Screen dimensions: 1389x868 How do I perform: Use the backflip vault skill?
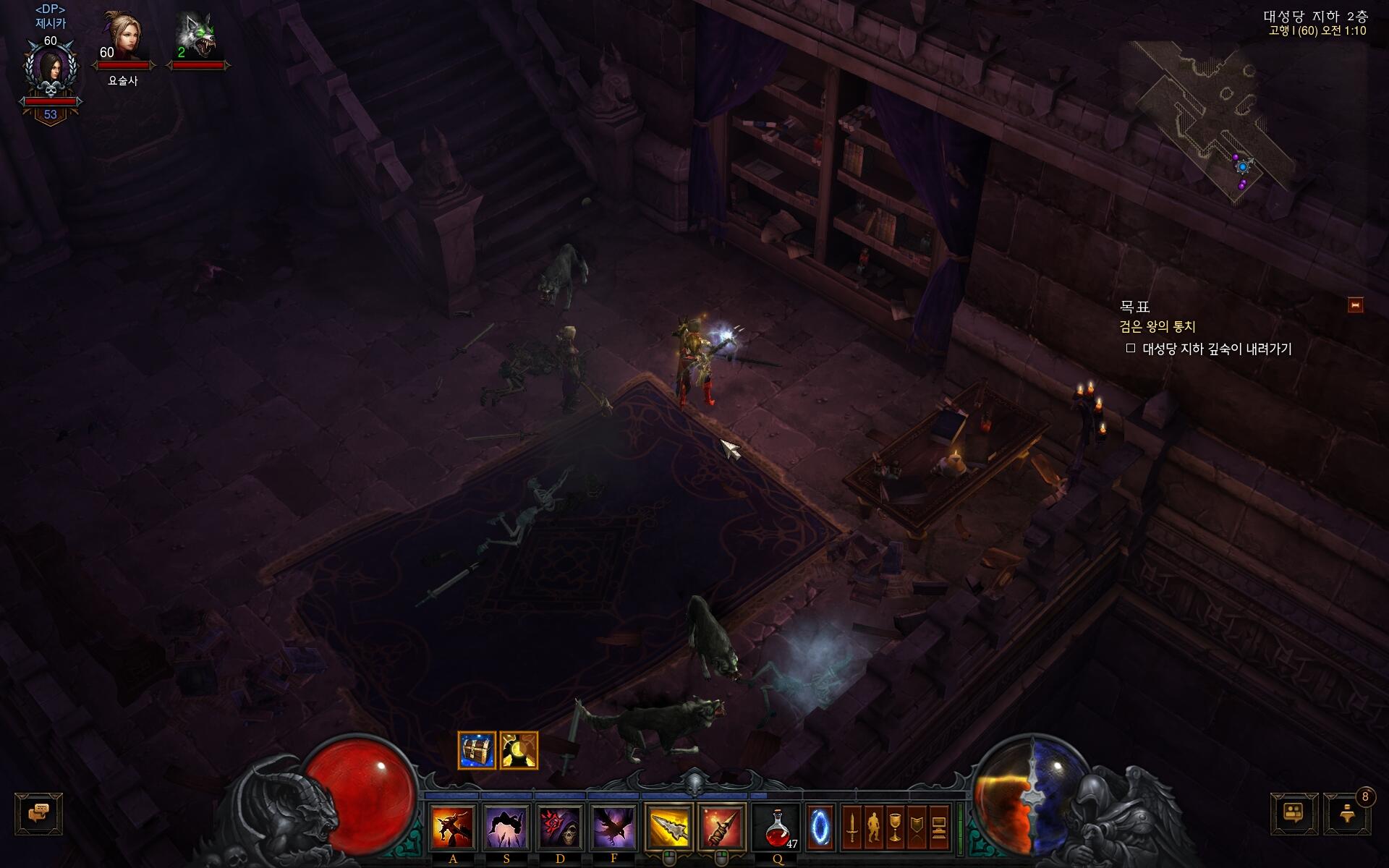[x=506, y=827]
